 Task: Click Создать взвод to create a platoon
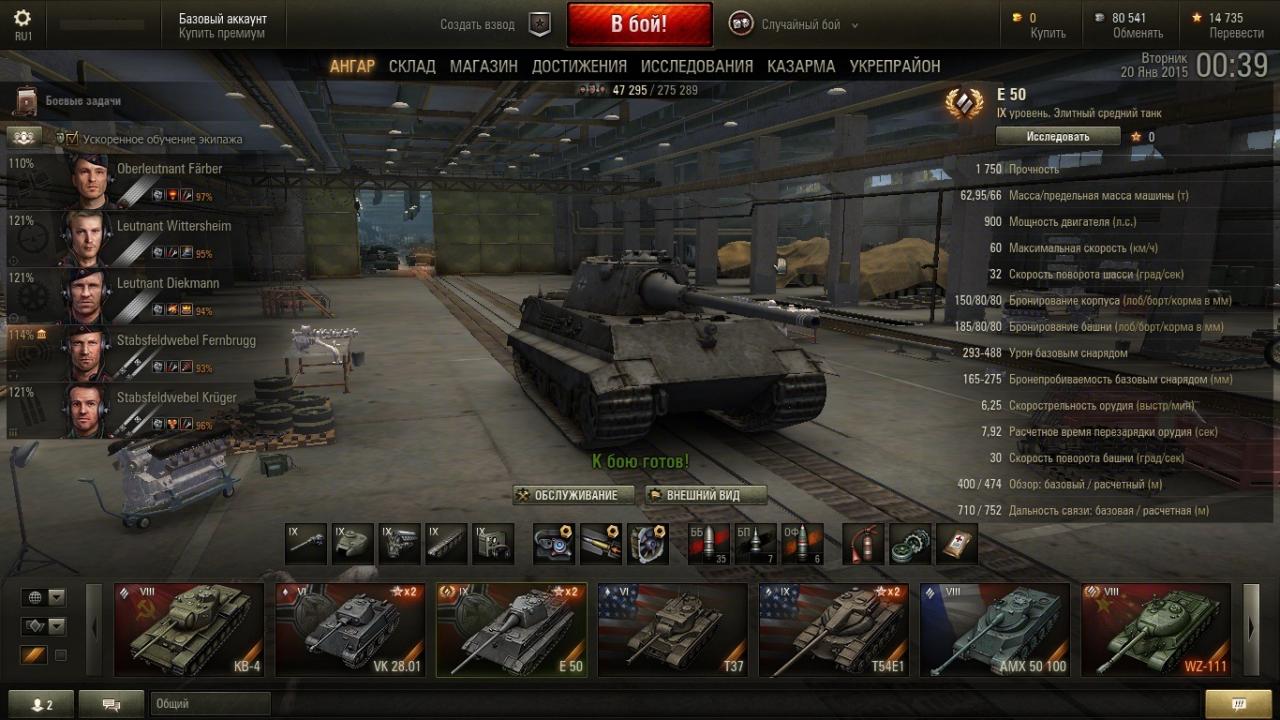pyautogui.click(x=478, y=25)
